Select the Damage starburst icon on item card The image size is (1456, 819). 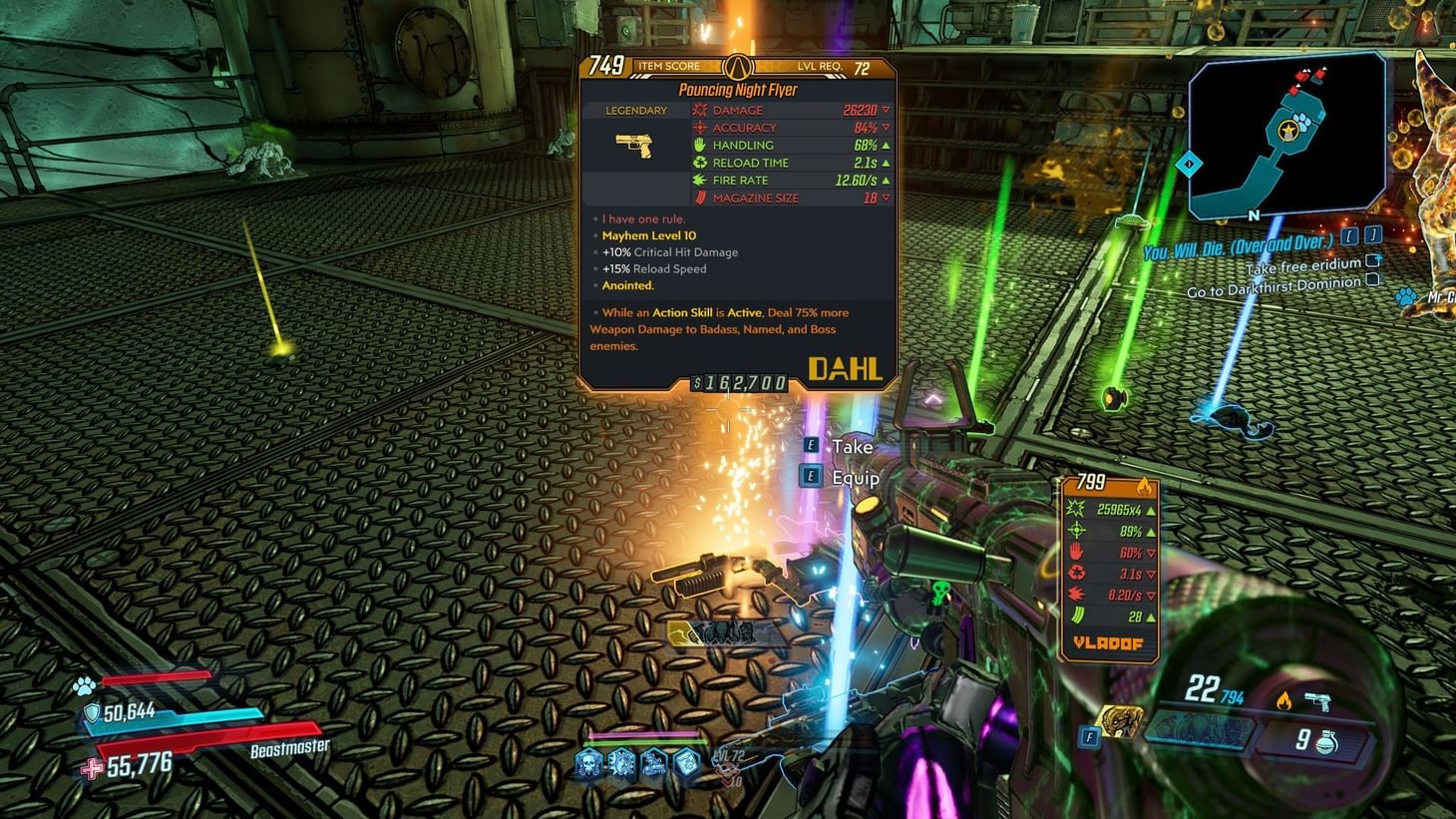pos(700,110)
